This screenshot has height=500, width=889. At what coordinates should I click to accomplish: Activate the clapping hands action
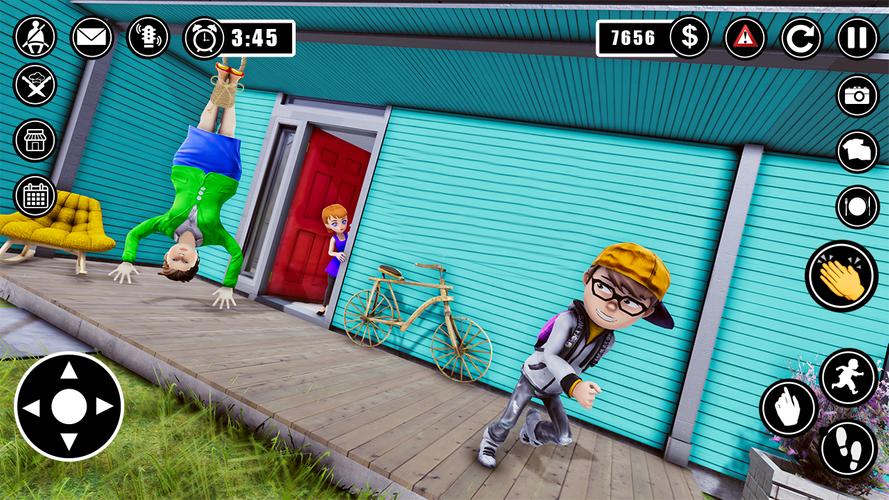point(842,276)
